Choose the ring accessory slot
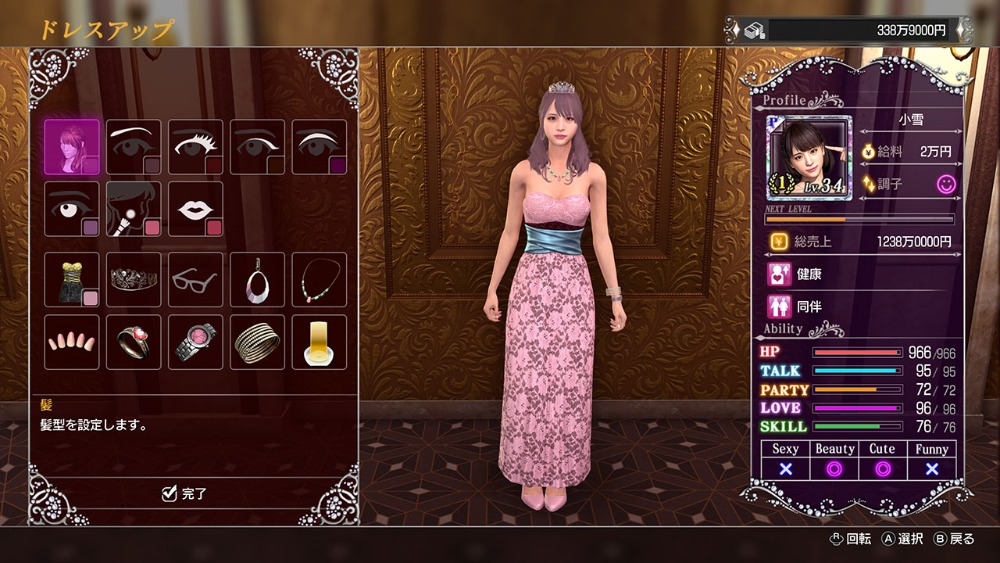This screenshot has height=563, width=1000. coord(134,342)
